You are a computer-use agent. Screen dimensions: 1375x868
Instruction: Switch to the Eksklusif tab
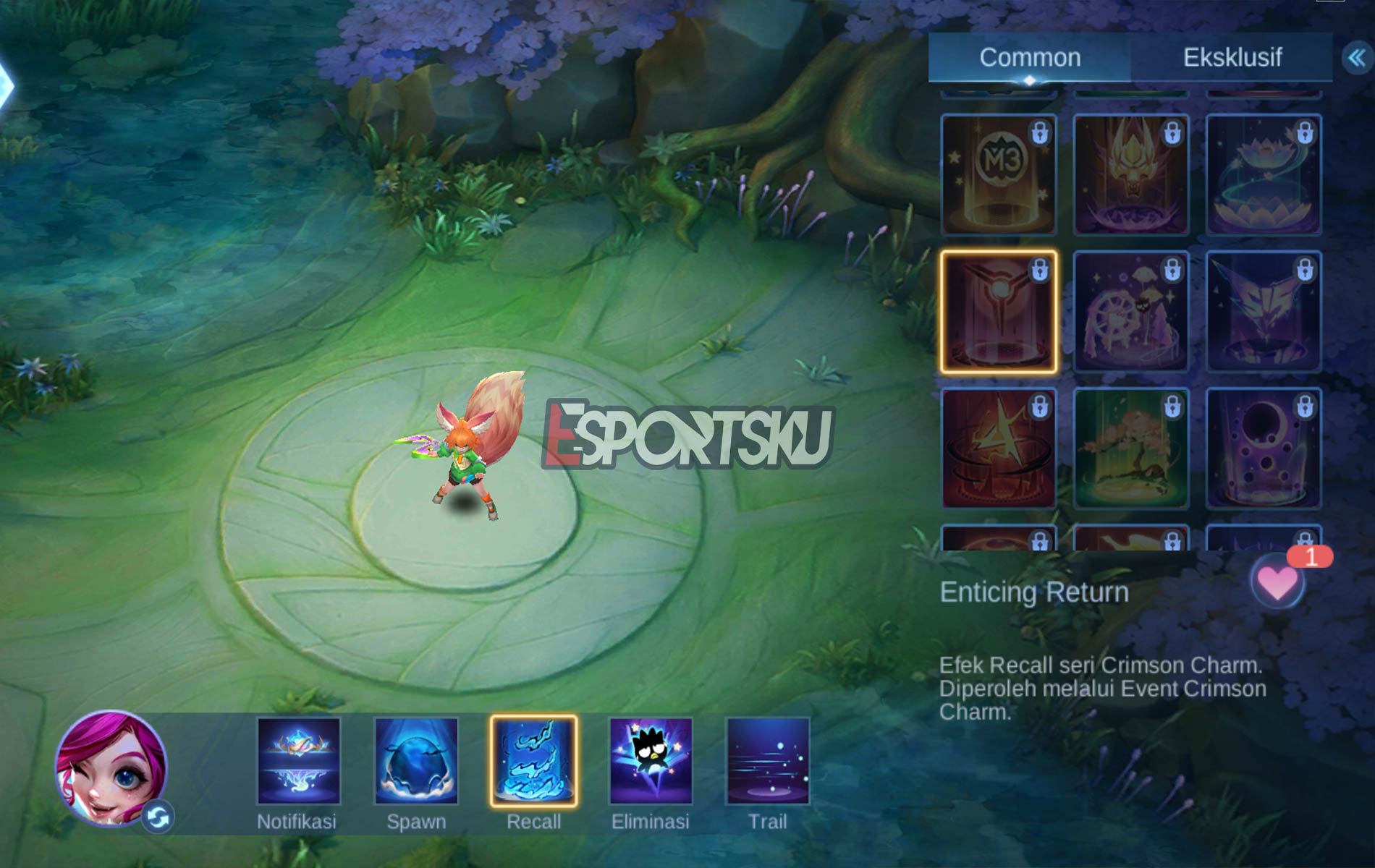pyautogui.click(x=1232, y=57)
